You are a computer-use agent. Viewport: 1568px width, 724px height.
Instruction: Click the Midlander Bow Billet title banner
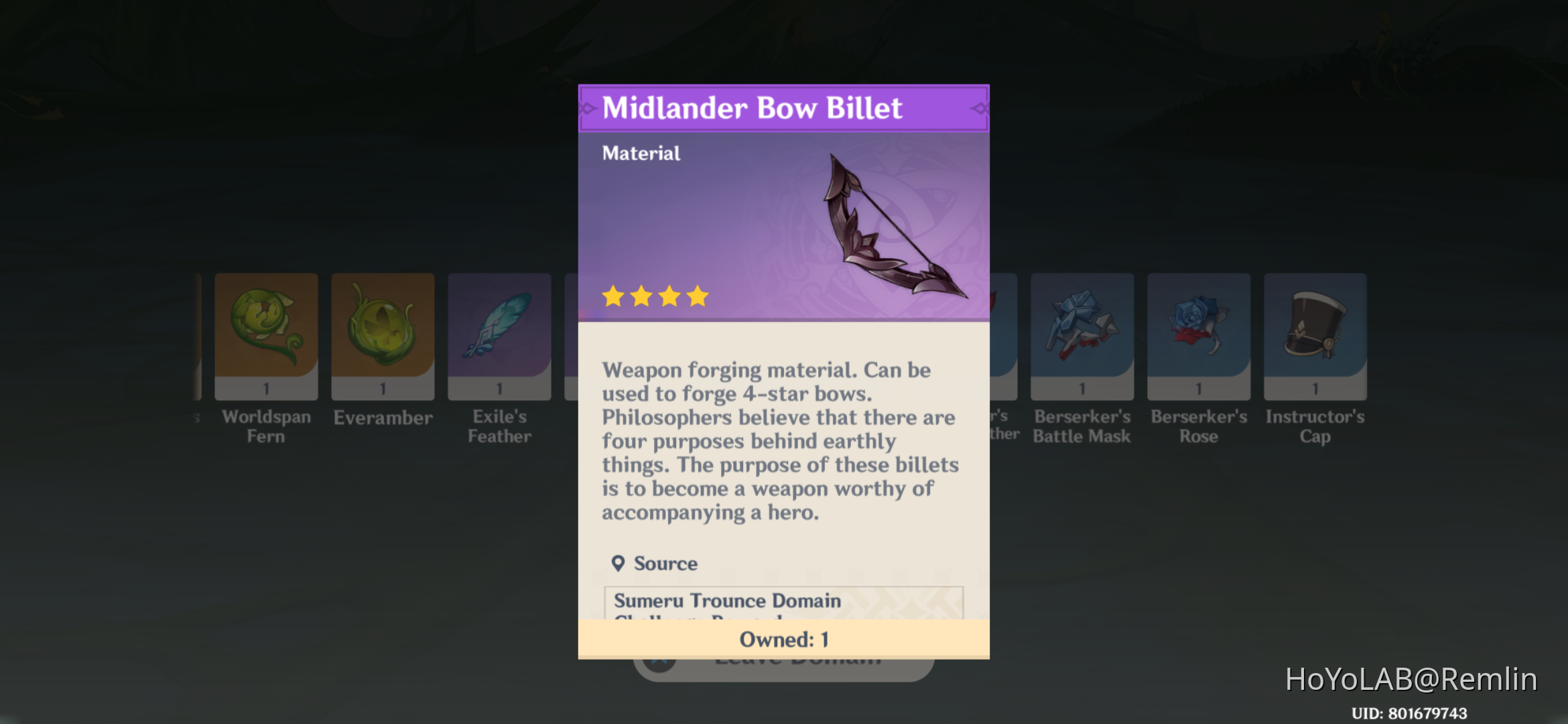click(784, 108)
